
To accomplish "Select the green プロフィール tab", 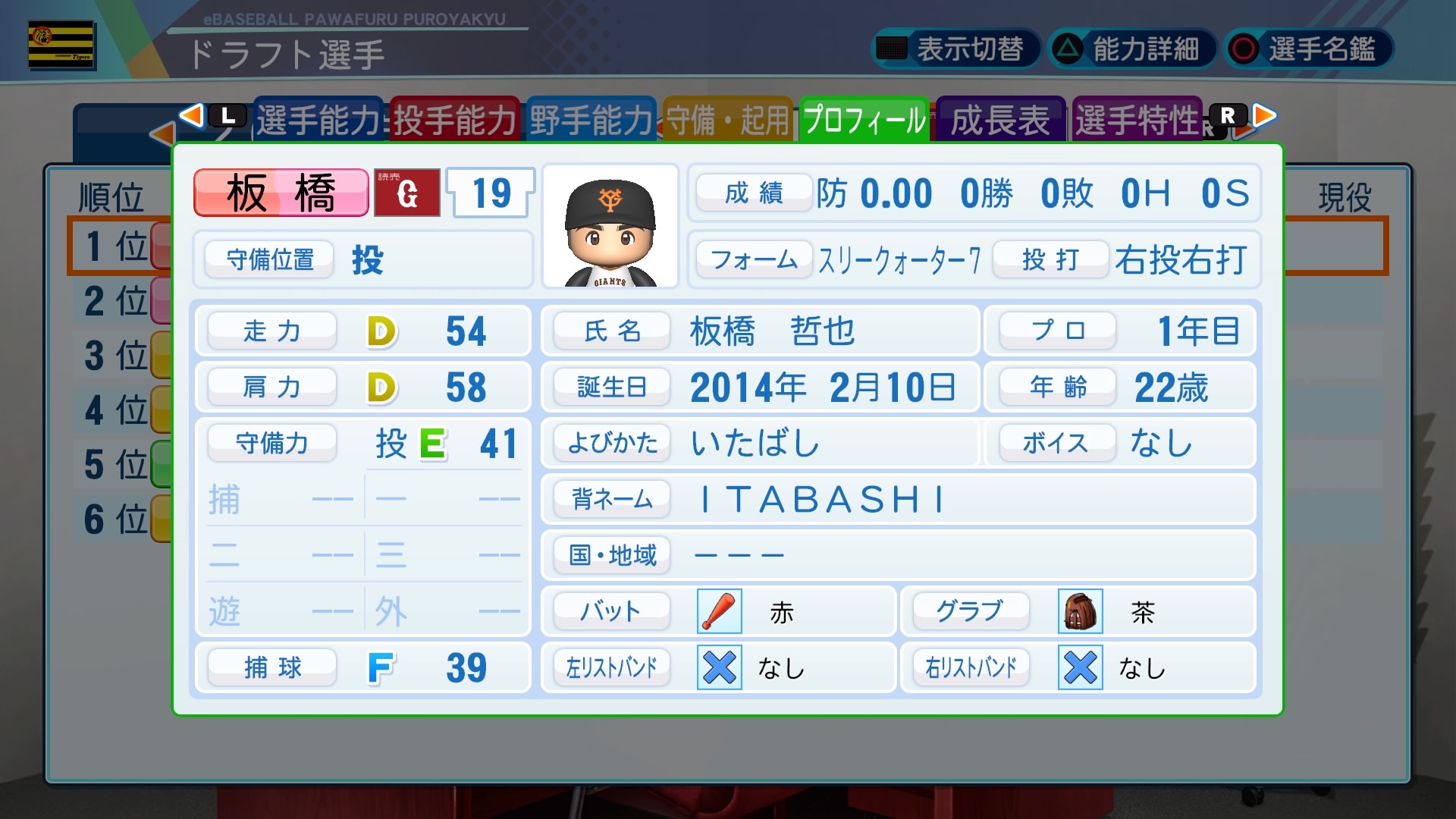I will point(864,120).
